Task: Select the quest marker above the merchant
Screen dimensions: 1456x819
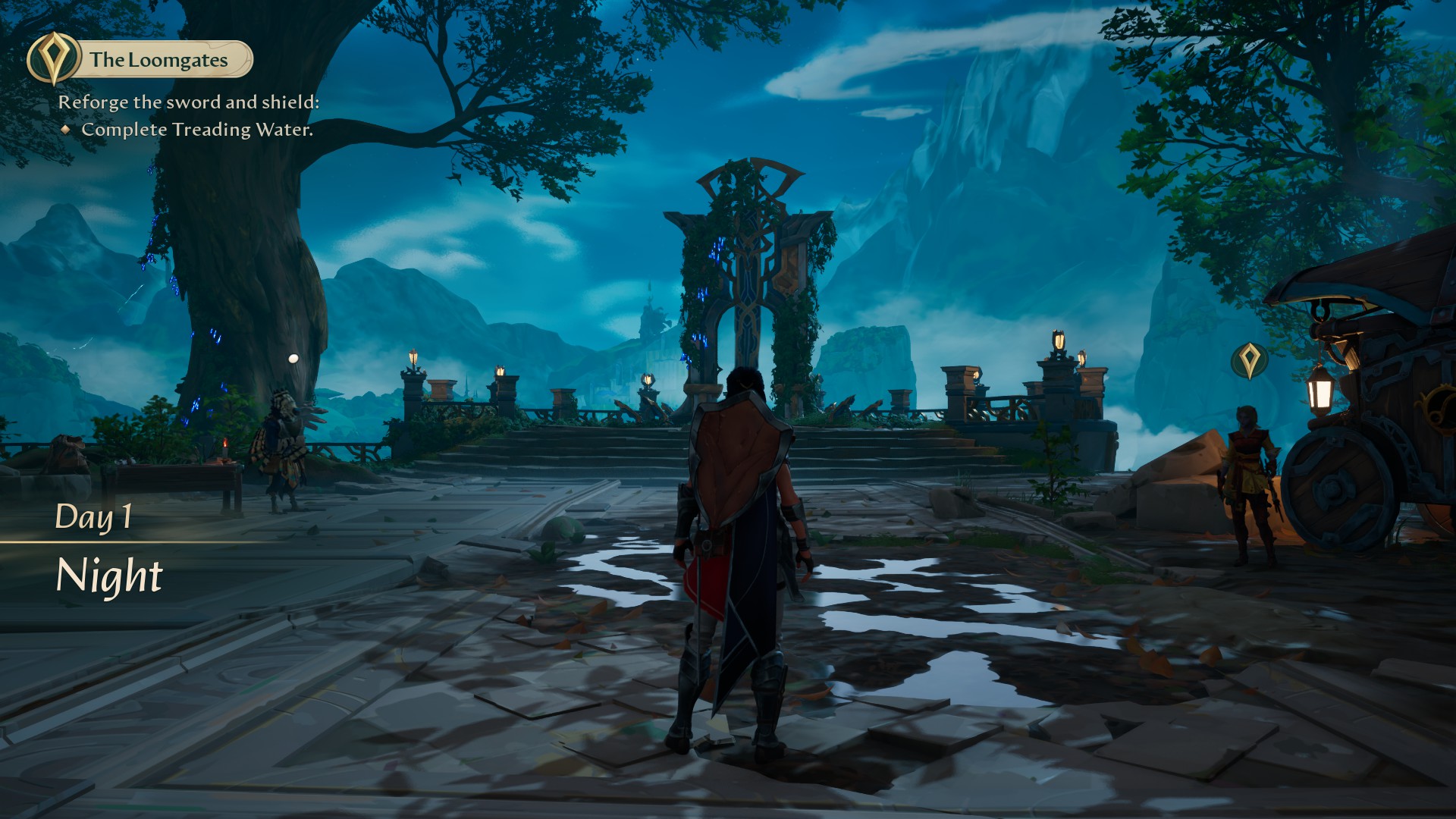Action: (x=1248, y=360)
